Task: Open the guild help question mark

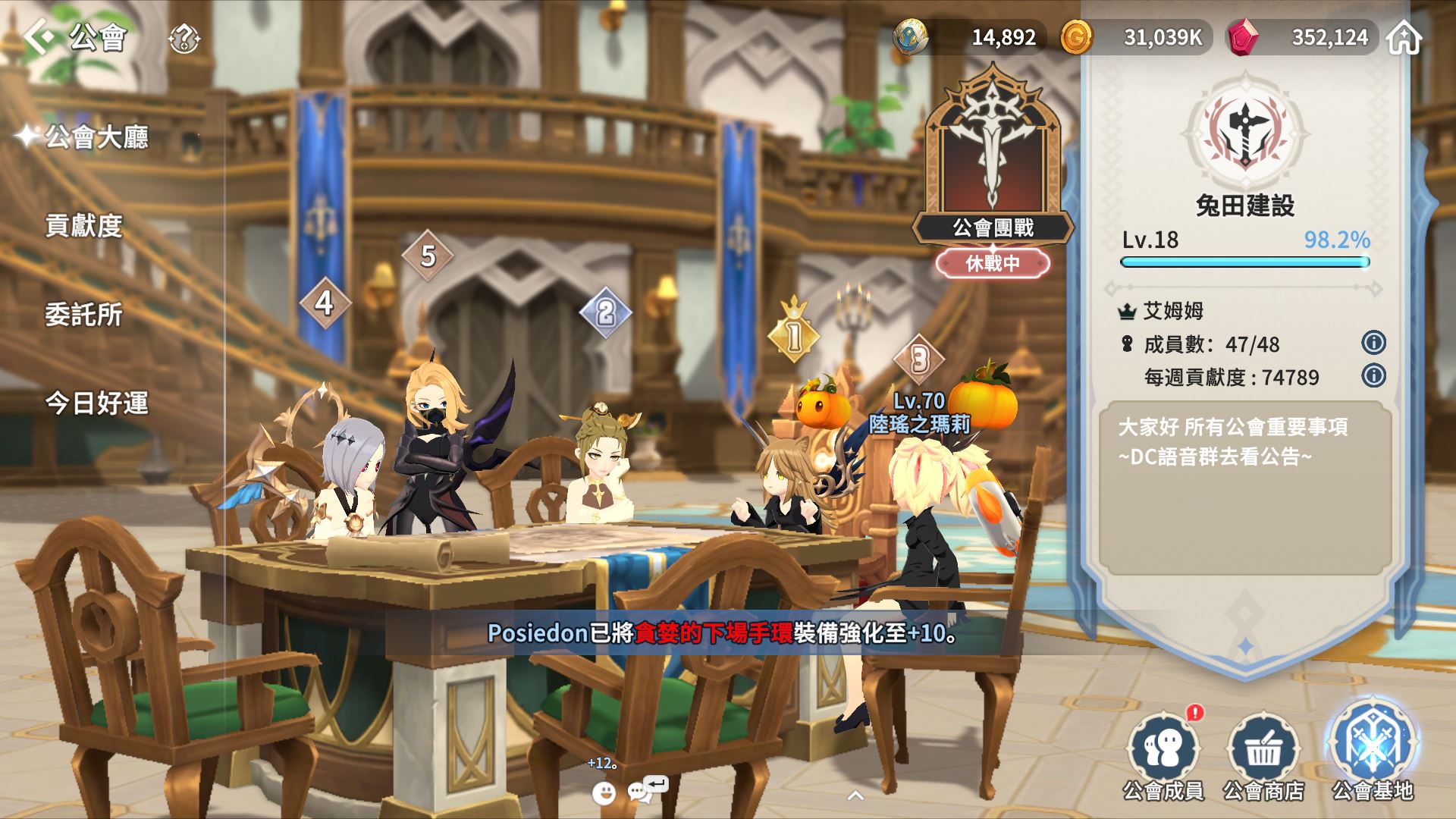Action: (184, 38)
